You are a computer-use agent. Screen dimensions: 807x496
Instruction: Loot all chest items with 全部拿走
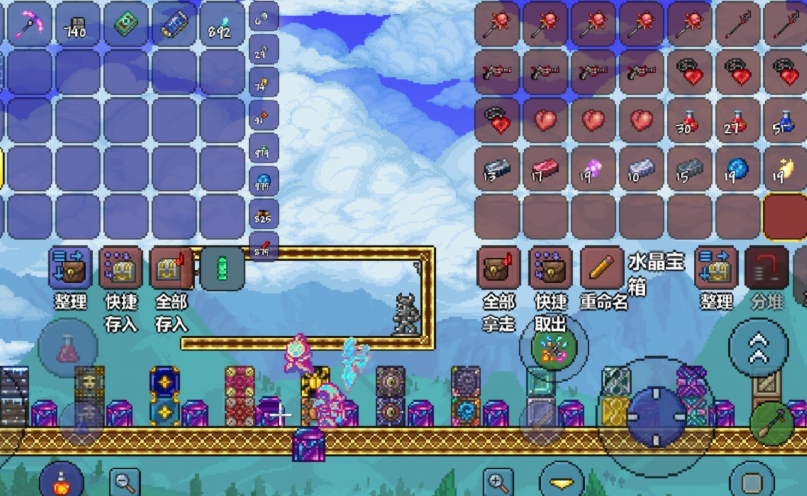click(x=499, y=269)
